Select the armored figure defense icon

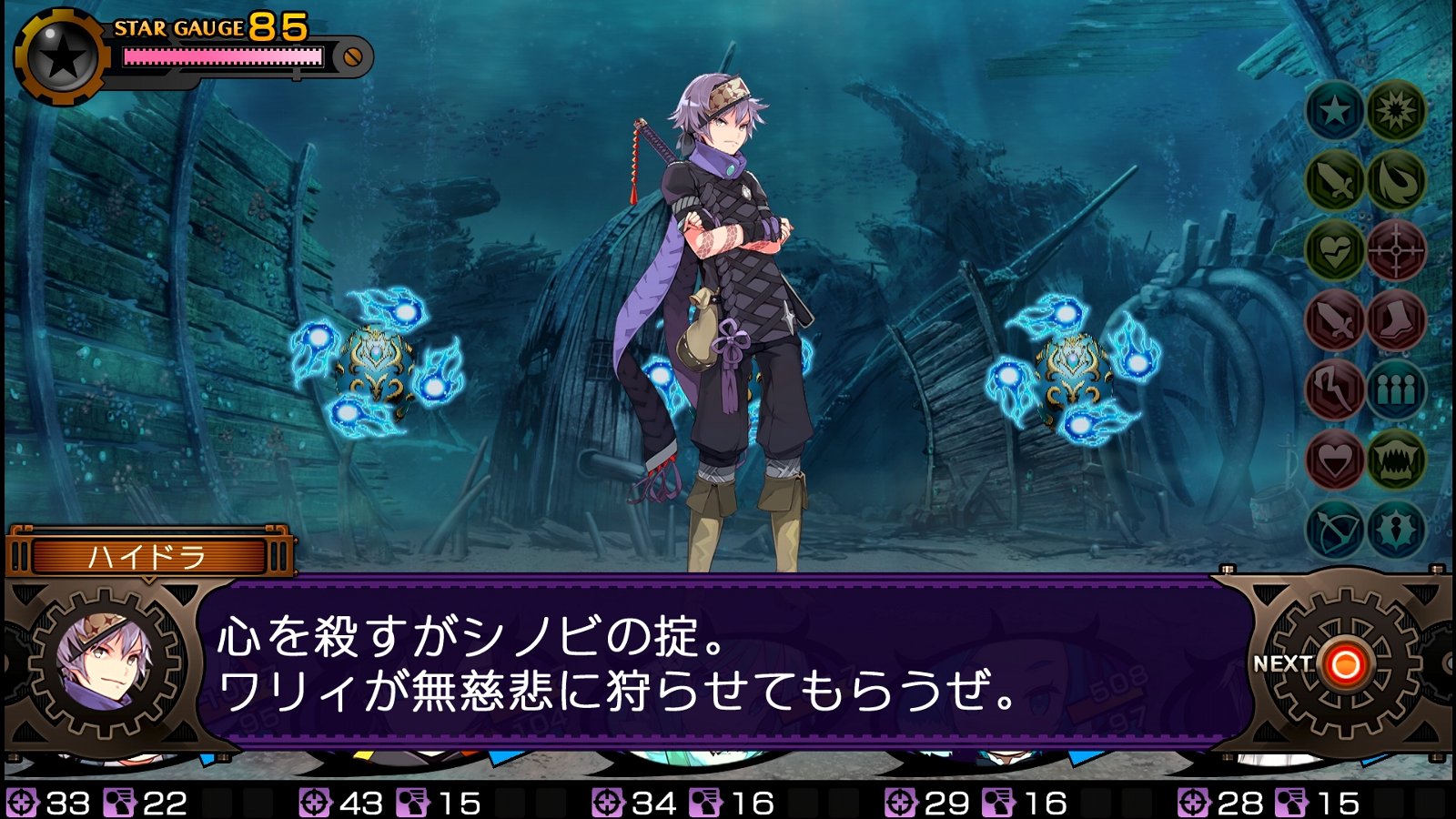pyautogui.click(x=1395, y=526)
